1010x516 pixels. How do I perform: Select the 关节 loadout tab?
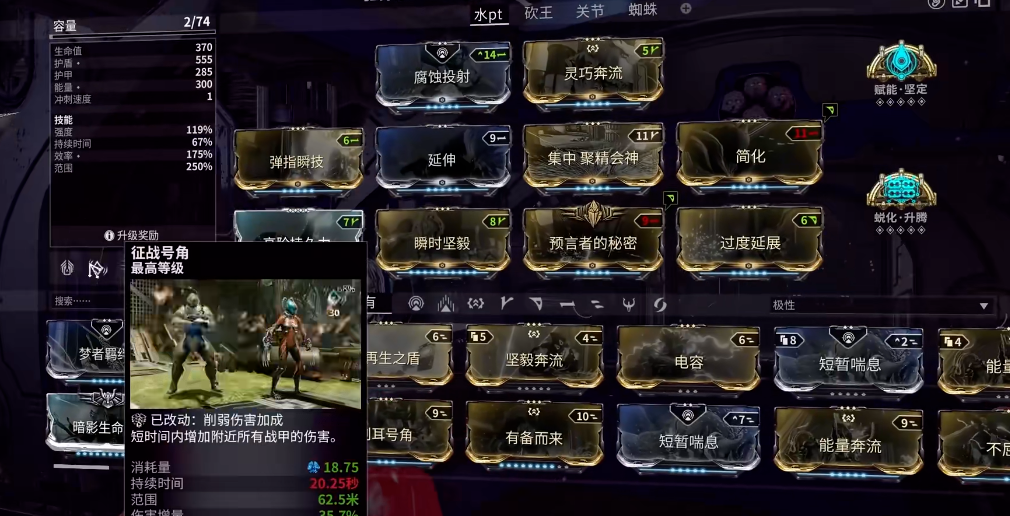[590, 12]
